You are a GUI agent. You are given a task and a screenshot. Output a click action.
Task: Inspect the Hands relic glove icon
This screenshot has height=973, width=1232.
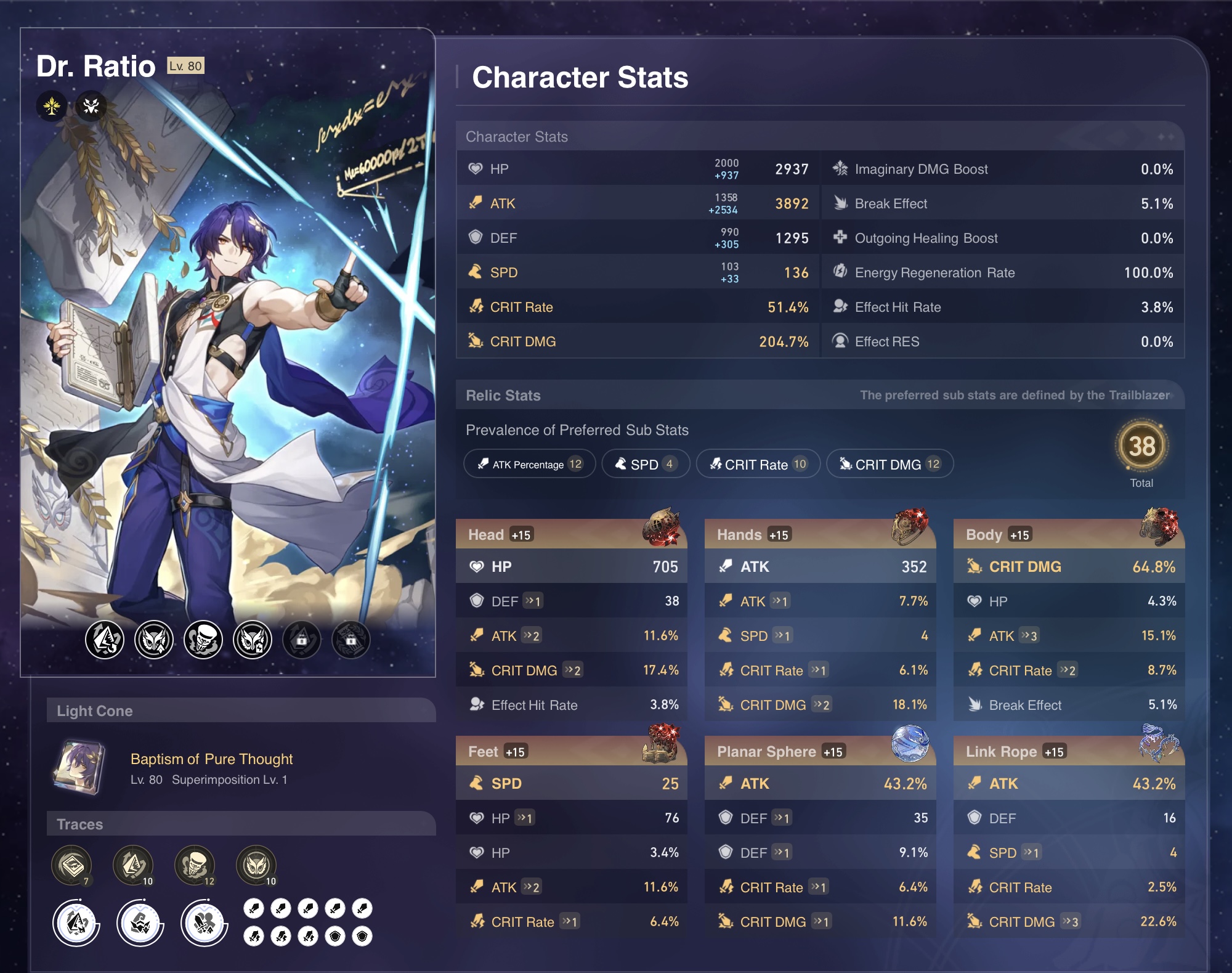(910, 527)
